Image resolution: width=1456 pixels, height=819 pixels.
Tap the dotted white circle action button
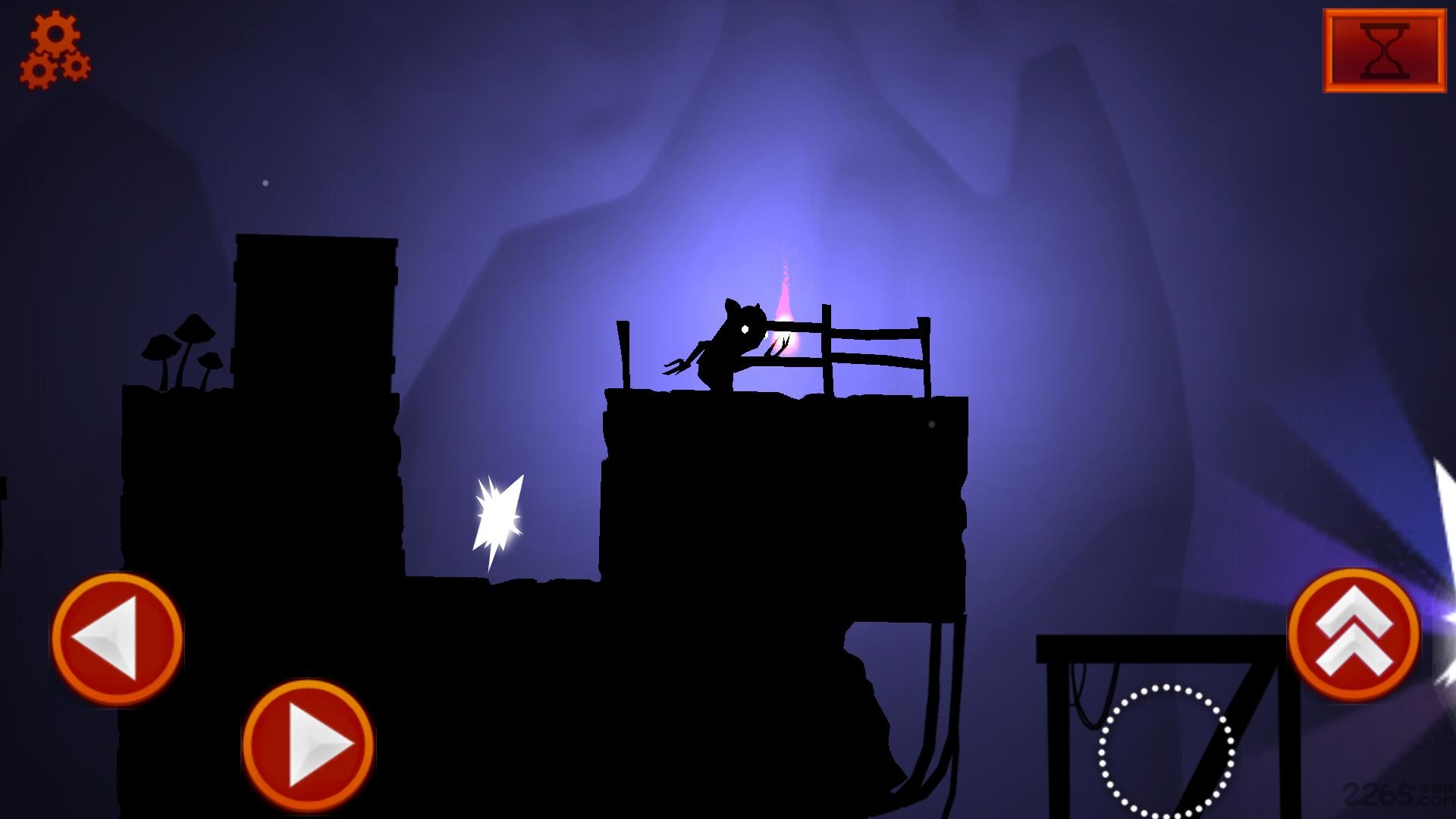(x=1166, y=752)
